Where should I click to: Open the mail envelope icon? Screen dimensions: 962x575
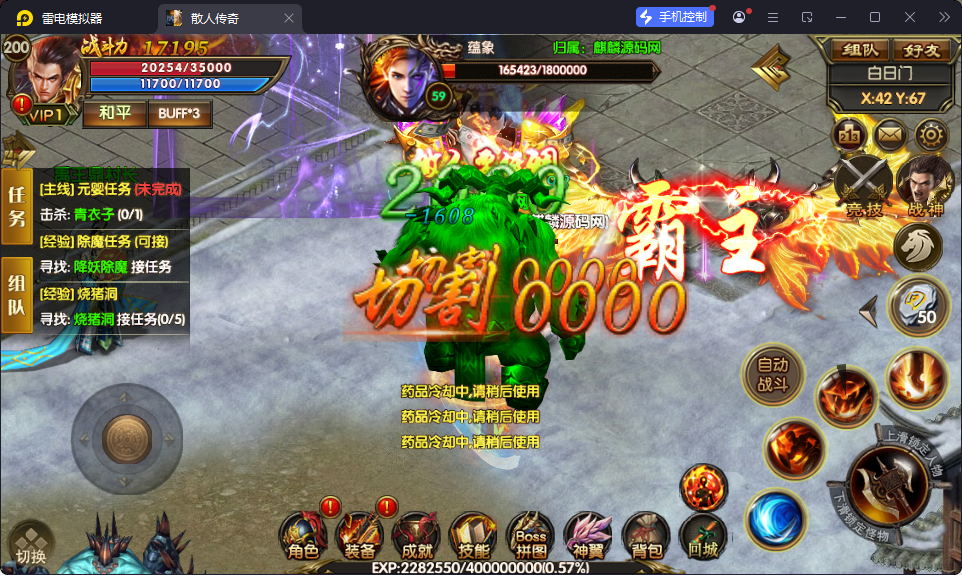coord(889,134)
